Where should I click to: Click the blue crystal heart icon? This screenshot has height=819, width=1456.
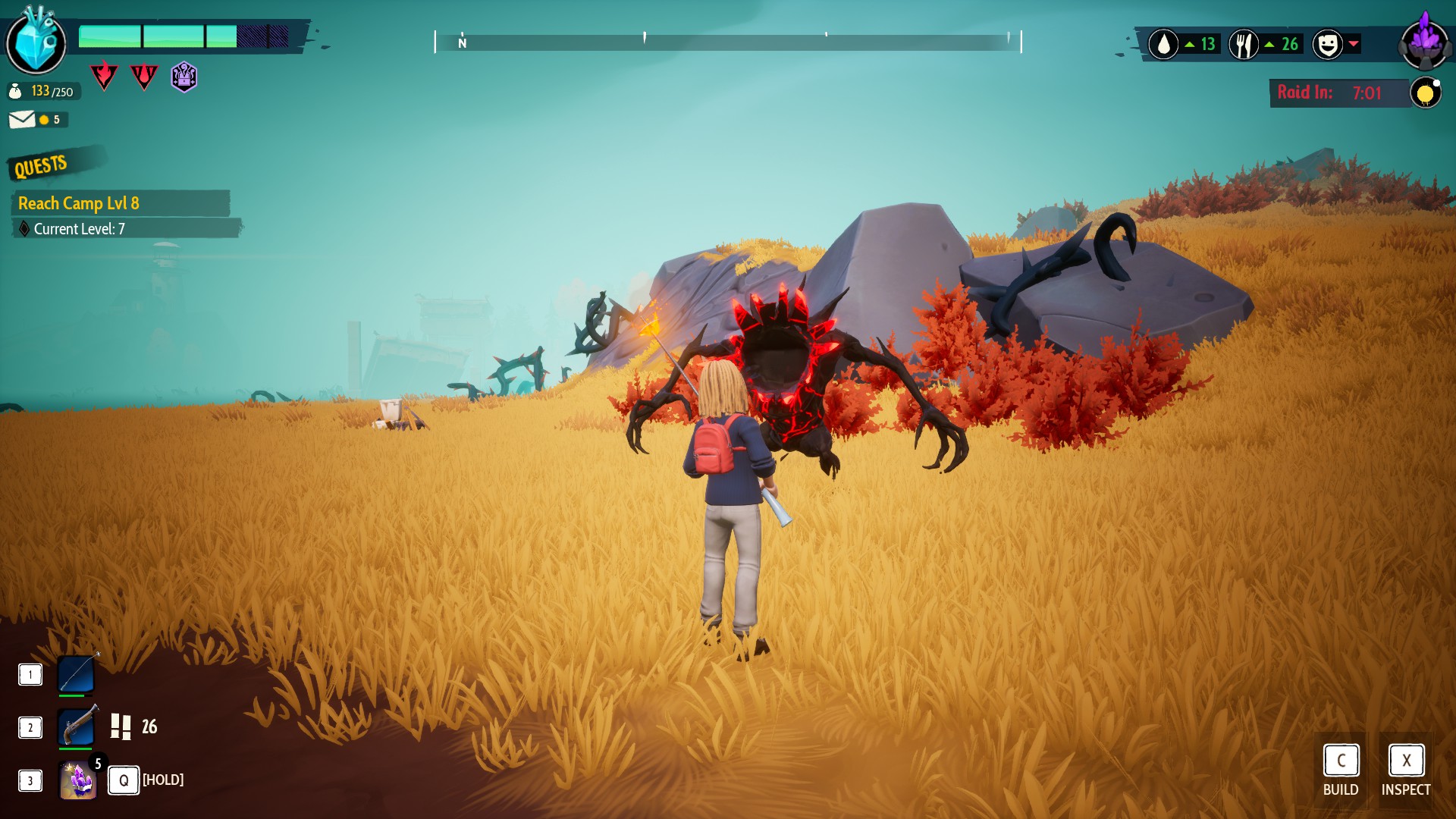pyautogui.click(x=36, y=42)
